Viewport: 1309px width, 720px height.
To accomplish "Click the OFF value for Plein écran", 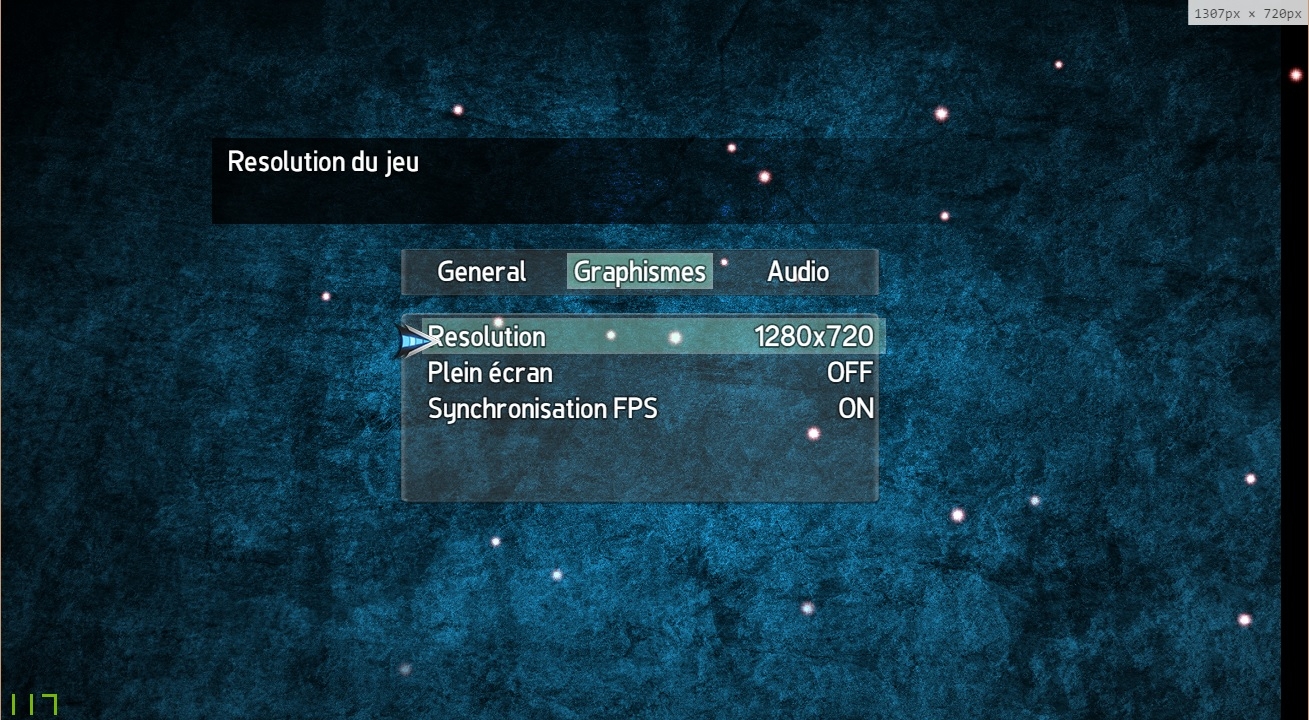I will coord(851,372).
